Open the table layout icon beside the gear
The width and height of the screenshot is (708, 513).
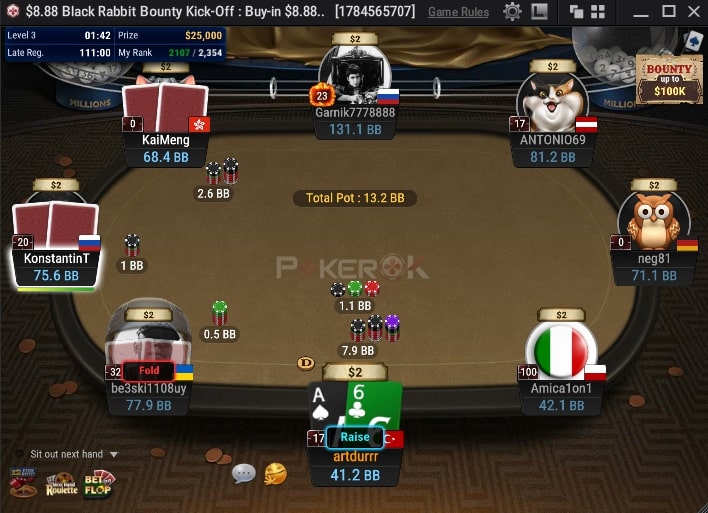pos(539,12)
